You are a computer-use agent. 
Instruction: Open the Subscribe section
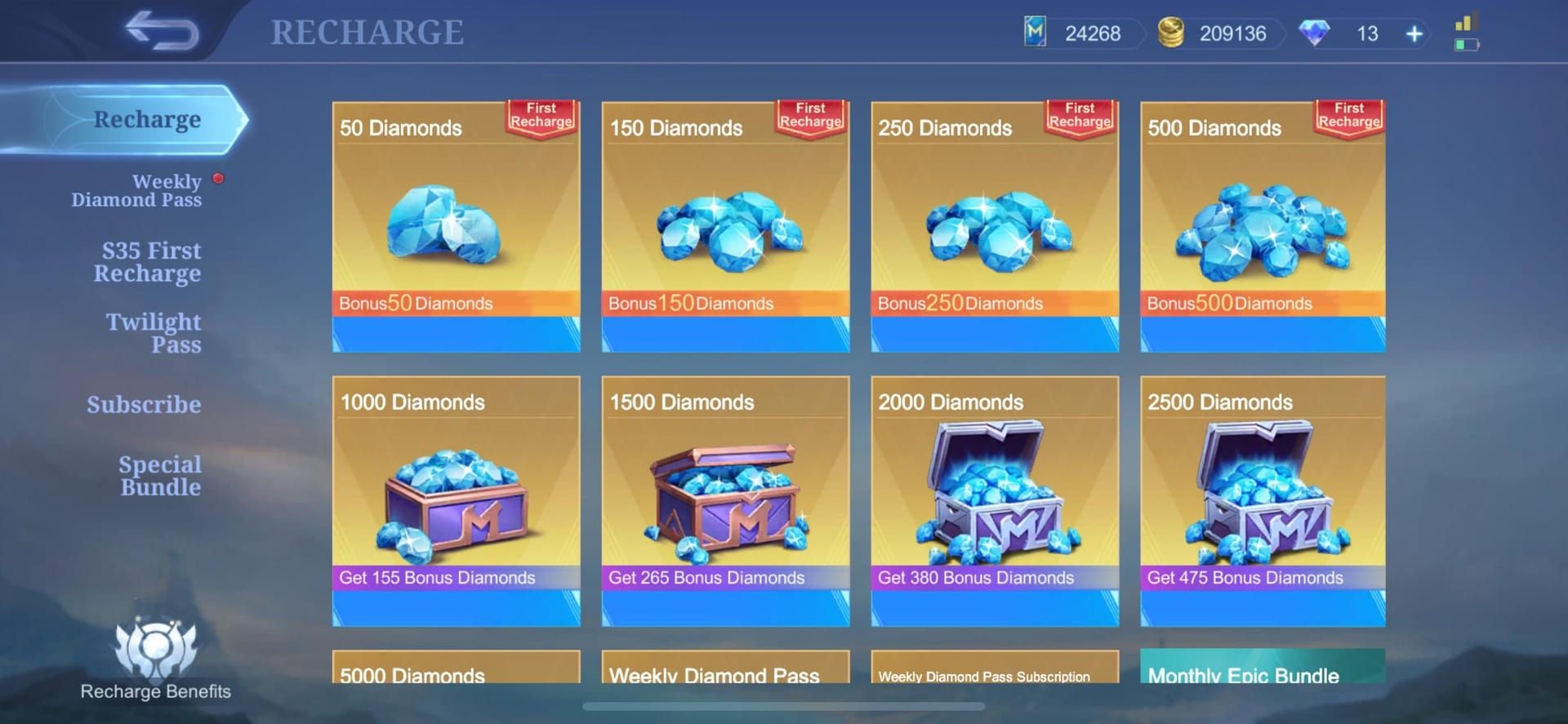(145, 404)
